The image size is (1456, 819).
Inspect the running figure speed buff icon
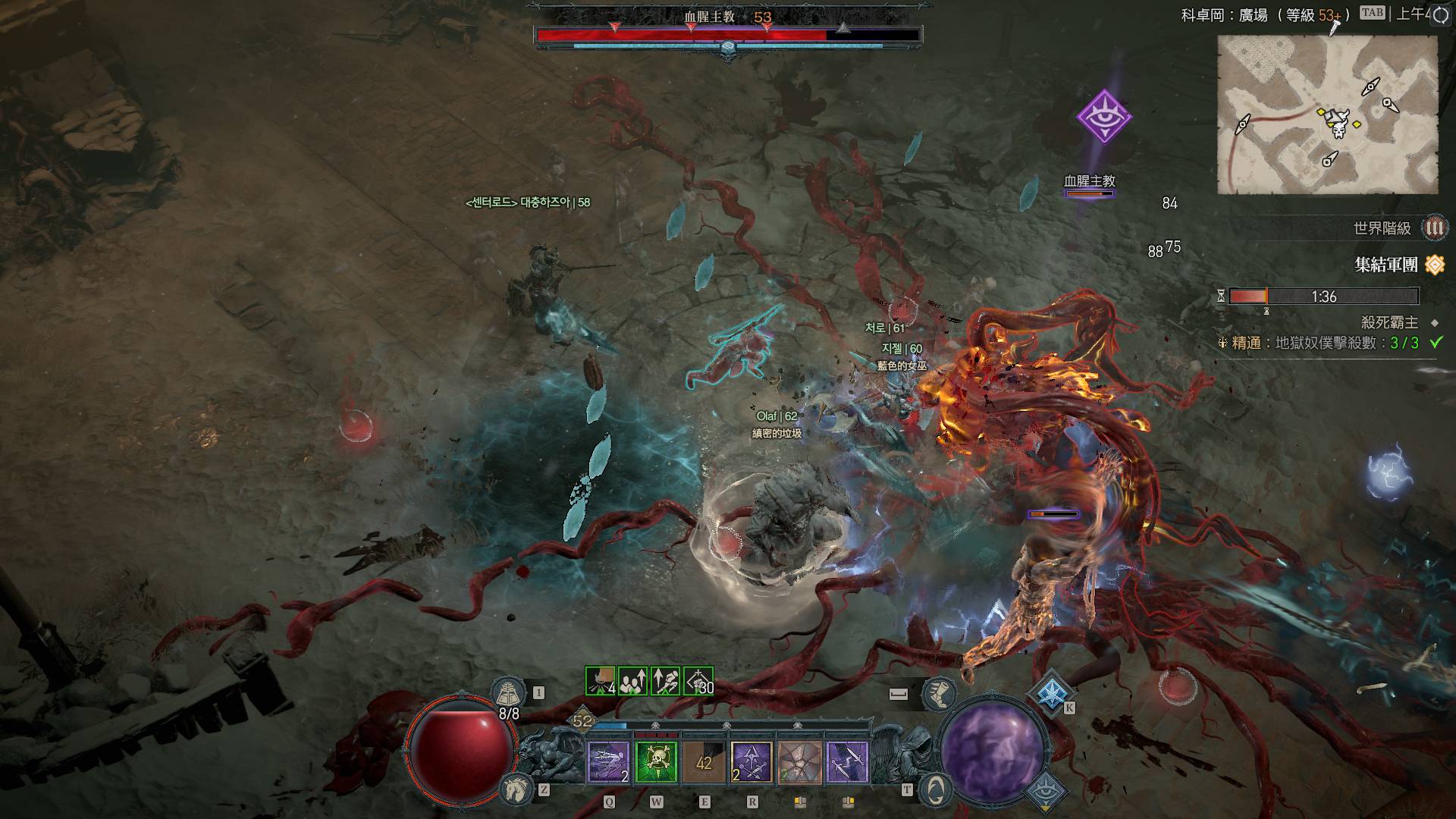tap(666, 681)
